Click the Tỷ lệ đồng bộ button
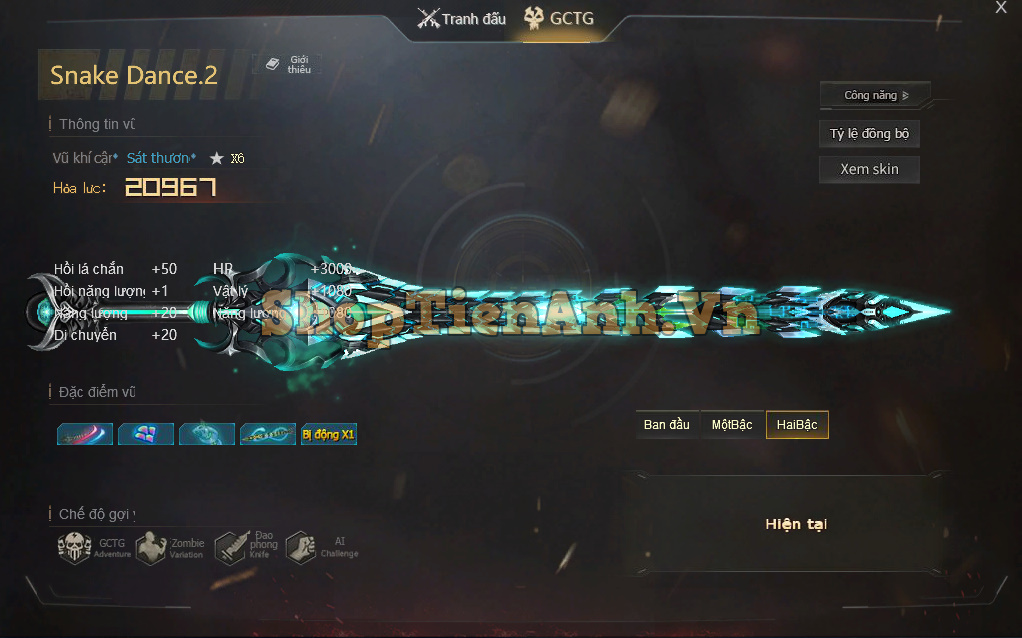 tap(869, 134)
